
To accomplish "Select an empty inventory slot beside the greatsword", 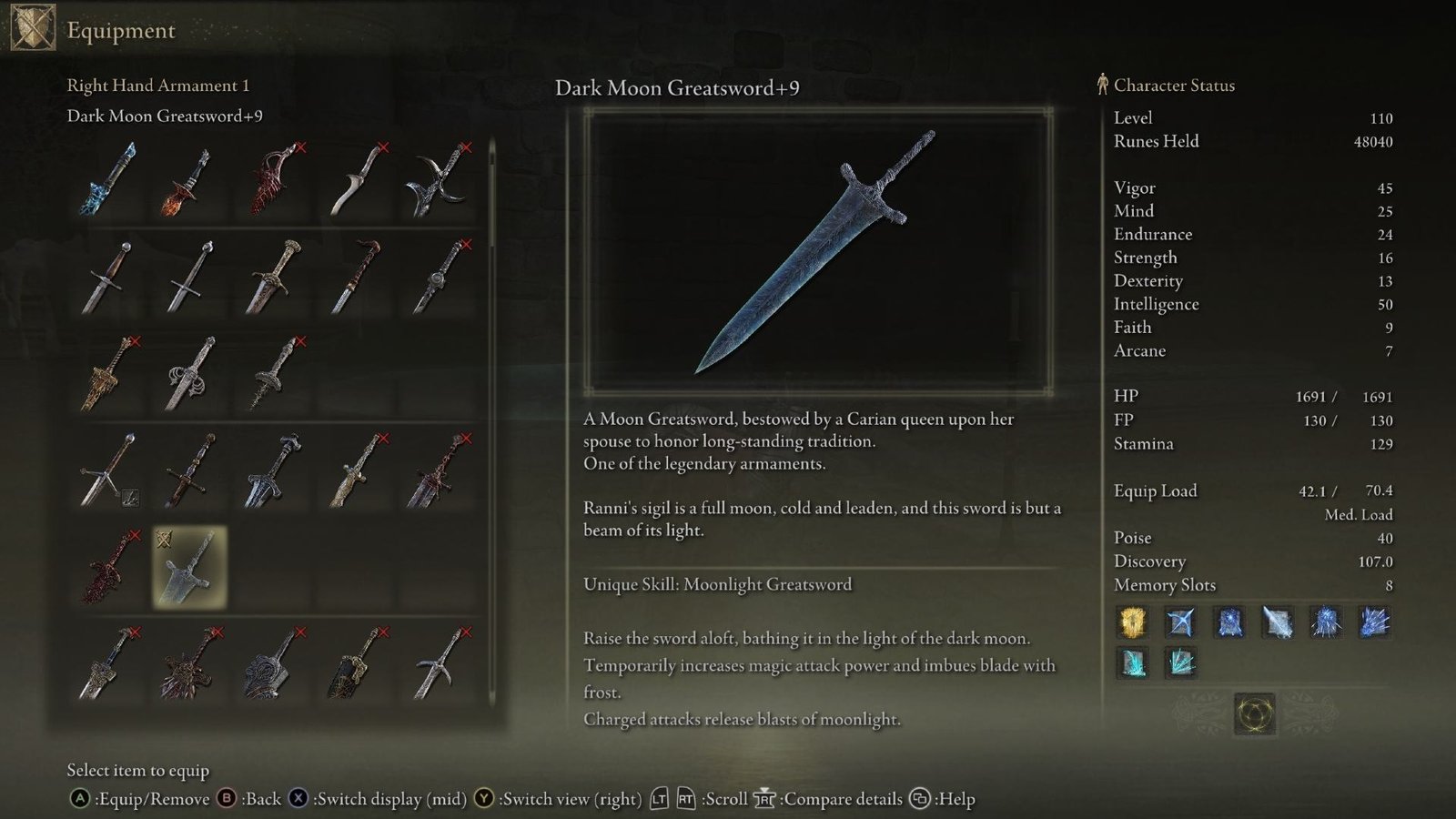I will click(271, 567).
